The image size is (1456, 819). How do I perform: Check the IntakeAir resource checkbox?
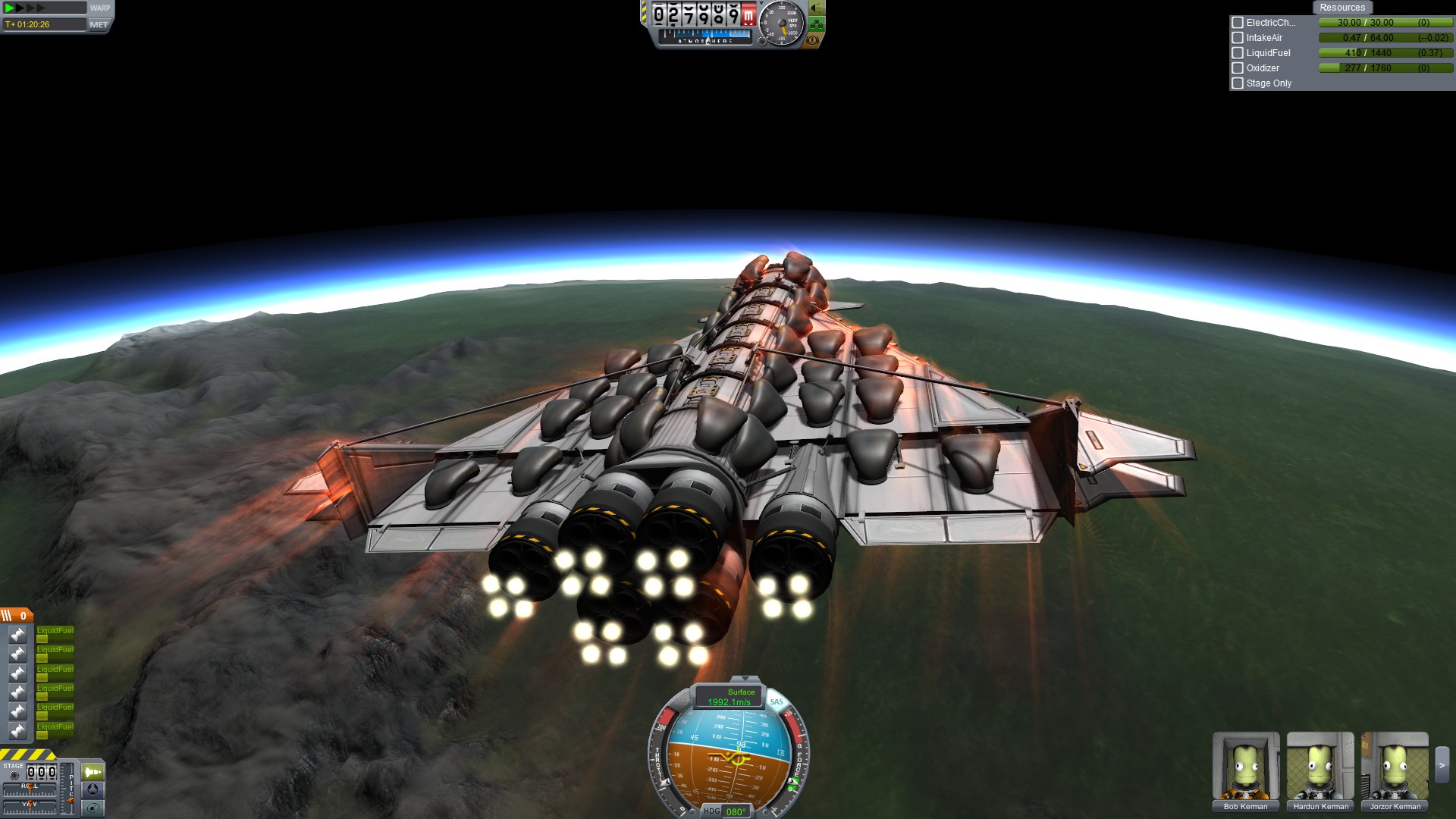1238,38
